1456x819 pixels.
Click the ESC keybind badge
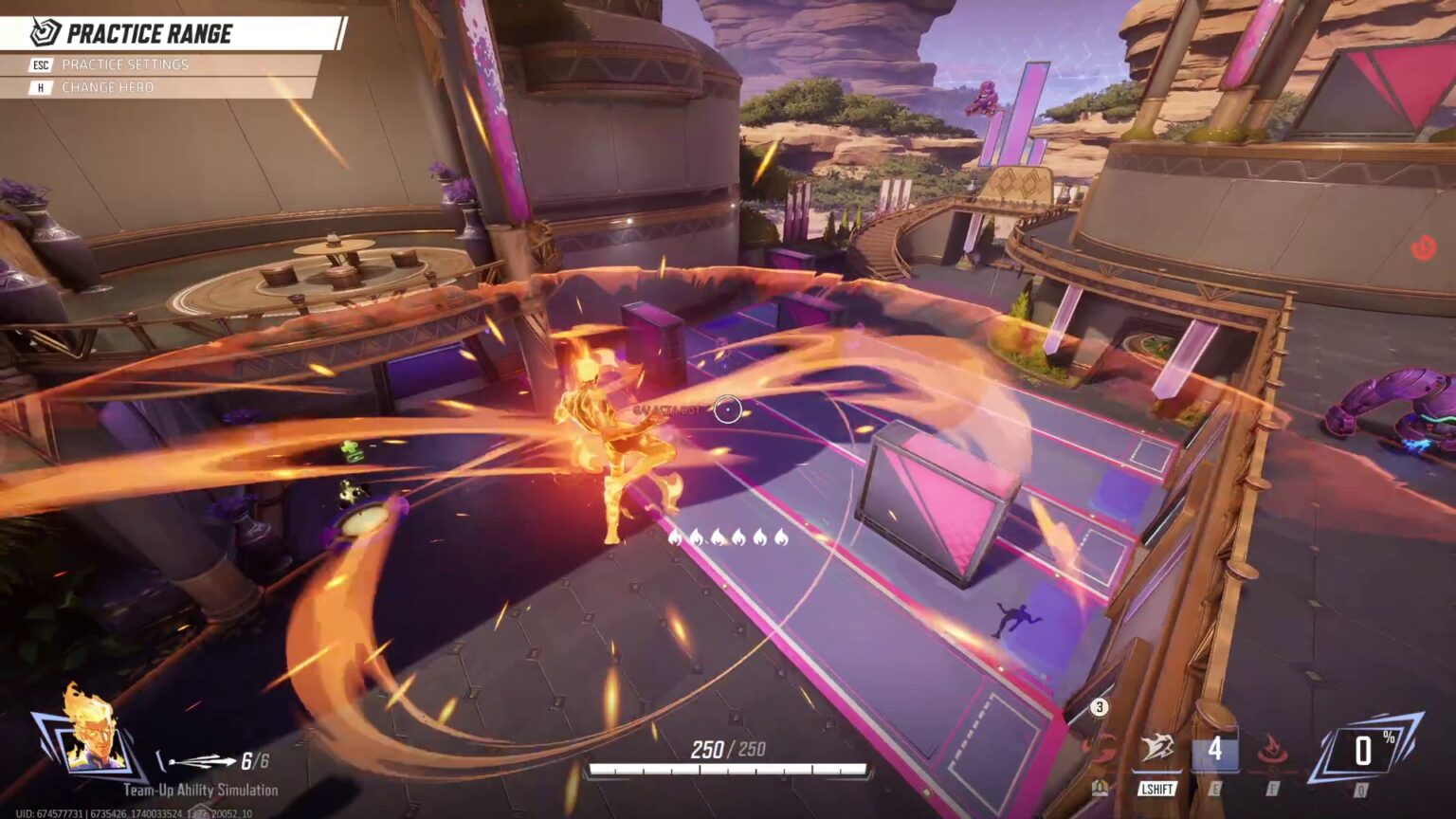coord(40,64)
